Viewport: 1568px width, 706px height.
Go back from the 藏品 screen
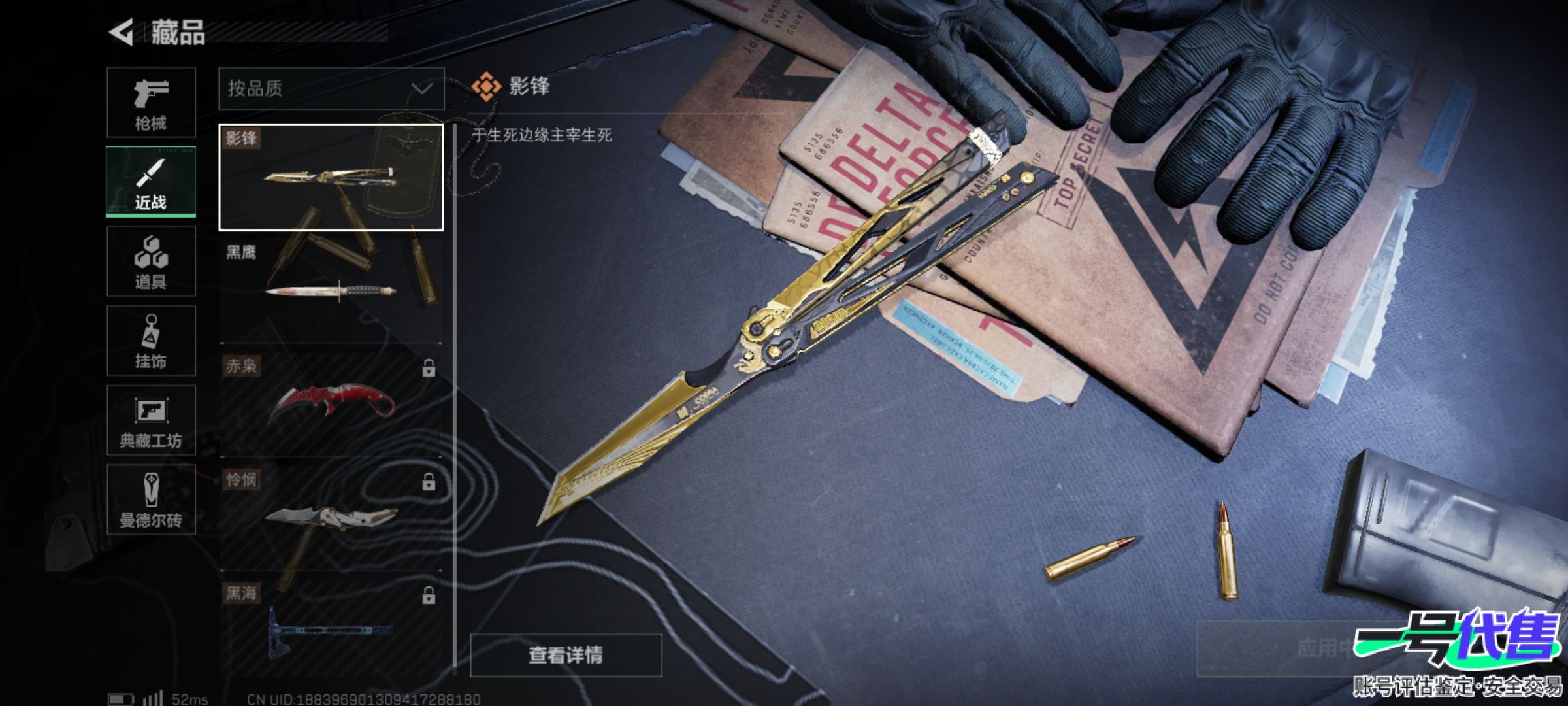pos(122,33)
